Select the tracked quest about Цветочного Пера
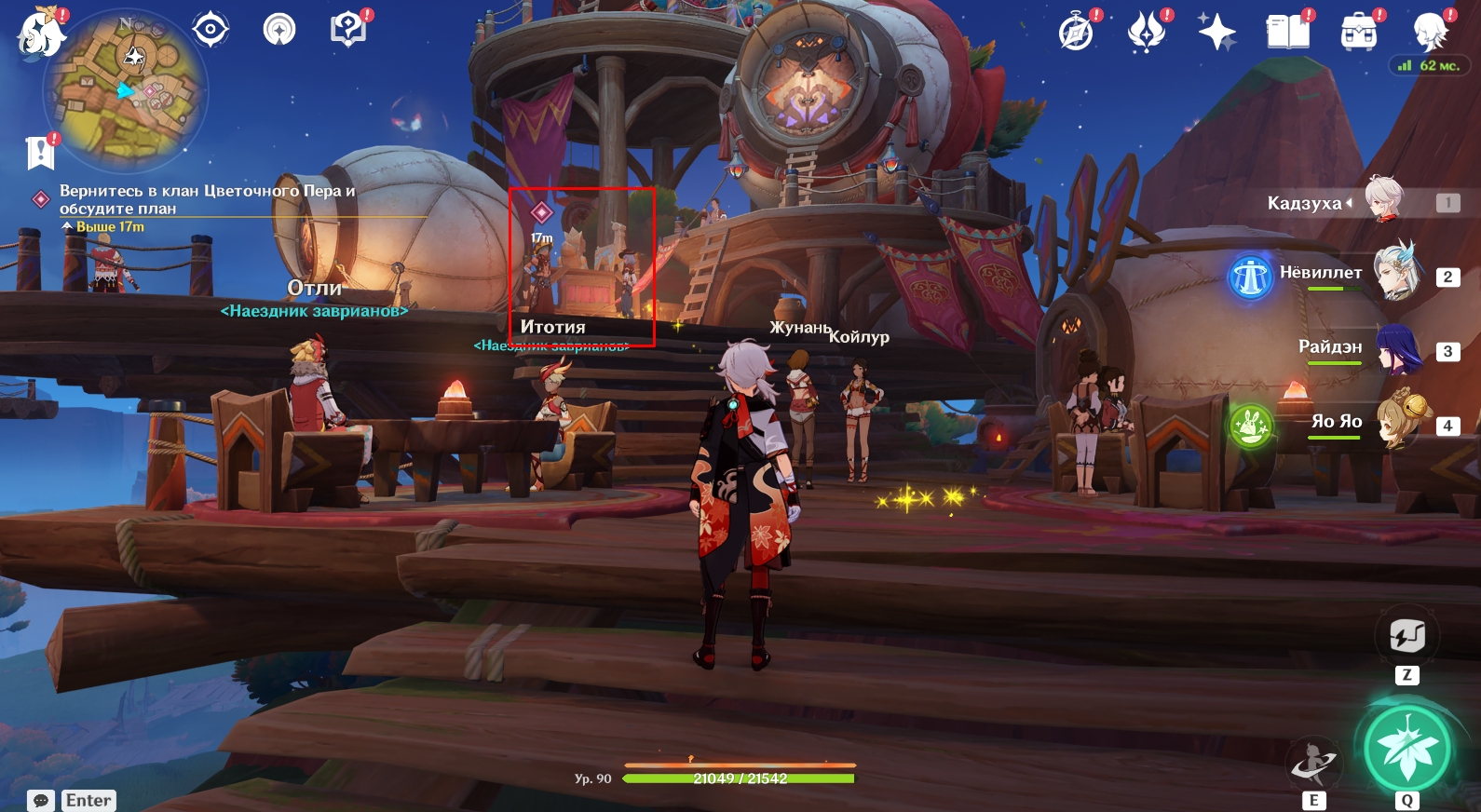Screen dimensions: 1481x812 [x=207, y=199]
